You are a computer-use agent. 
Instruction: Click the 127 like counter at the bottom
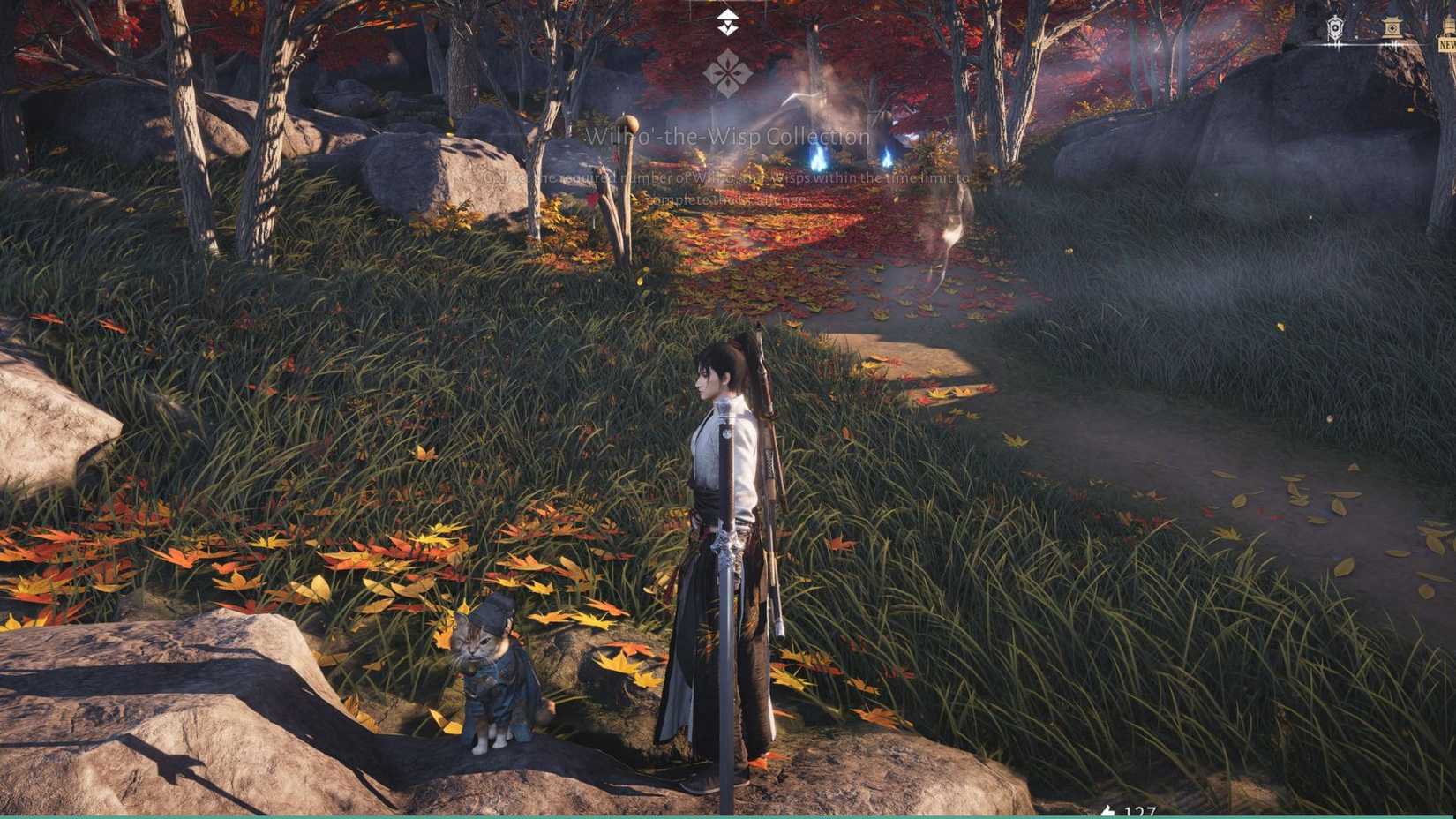[x=1143, y=810]
